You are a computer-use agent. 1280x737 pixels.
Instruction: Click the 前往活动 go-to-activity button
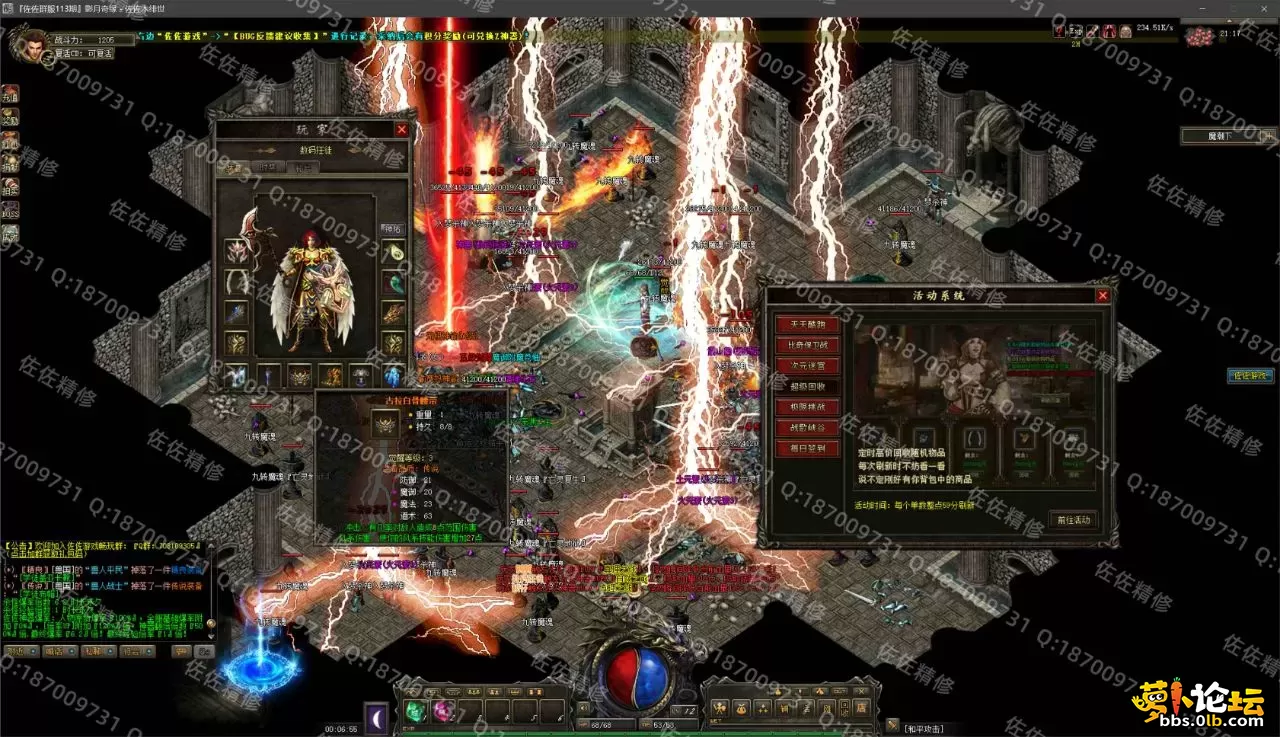point(1074,520)
